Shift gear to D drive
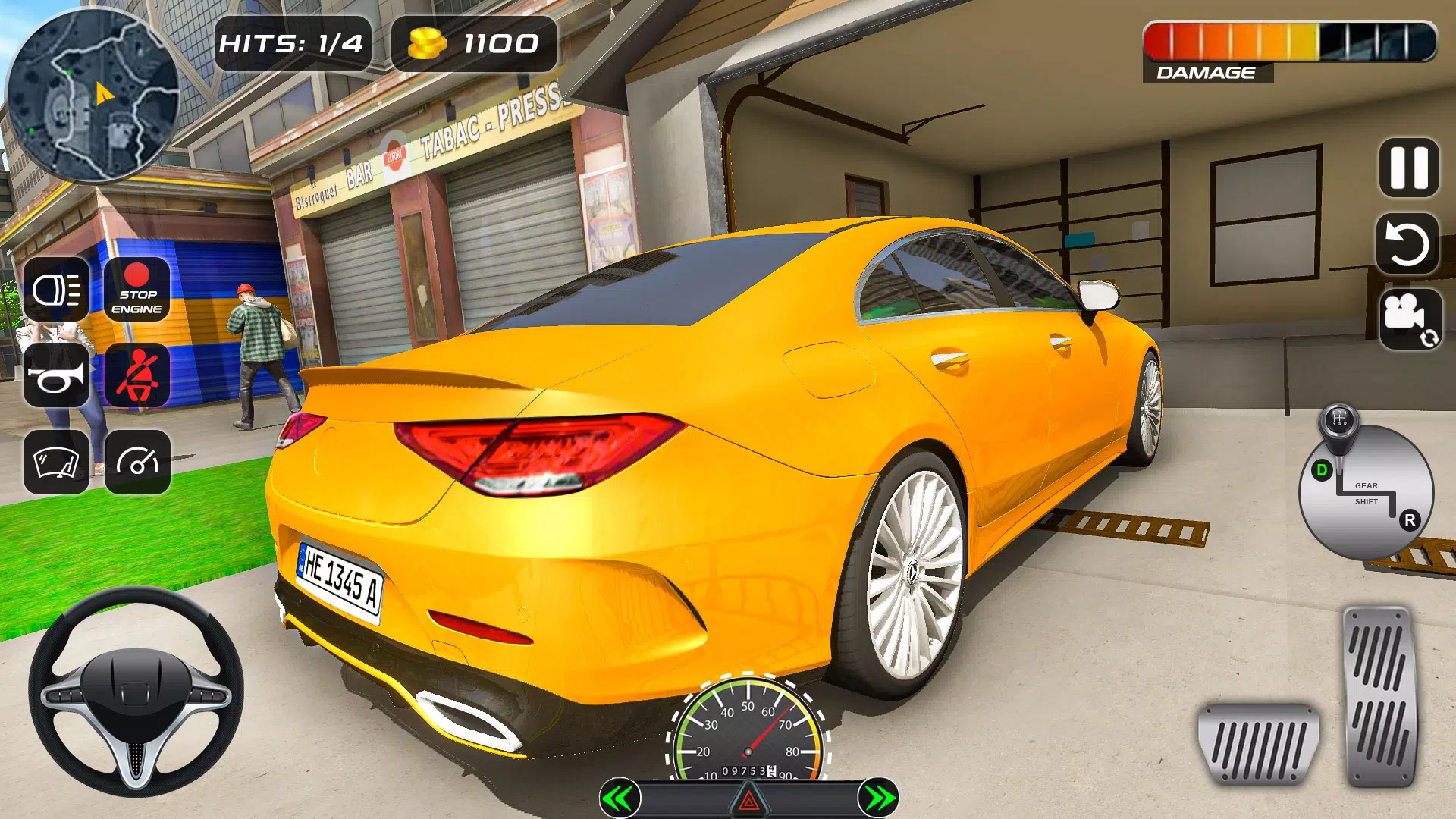 point(1322,470)
